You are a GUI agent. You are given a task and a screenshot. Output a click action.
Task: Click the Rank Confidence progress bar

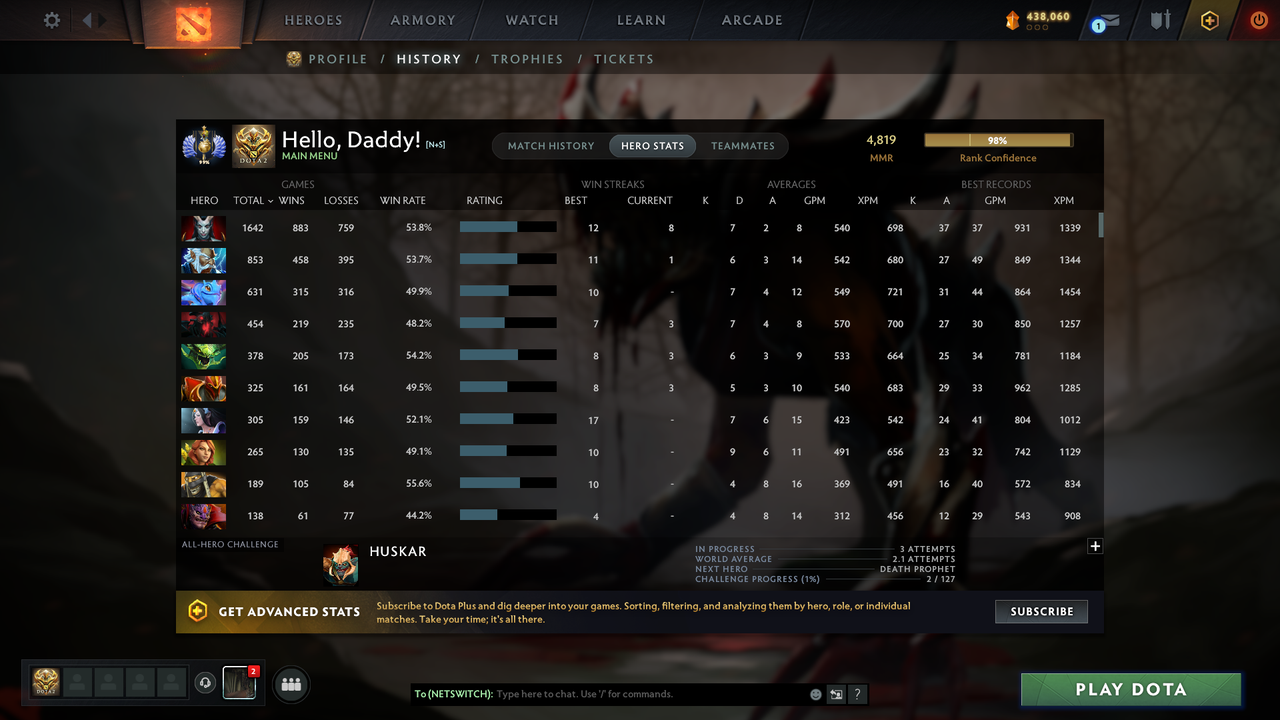pos(998,140)
